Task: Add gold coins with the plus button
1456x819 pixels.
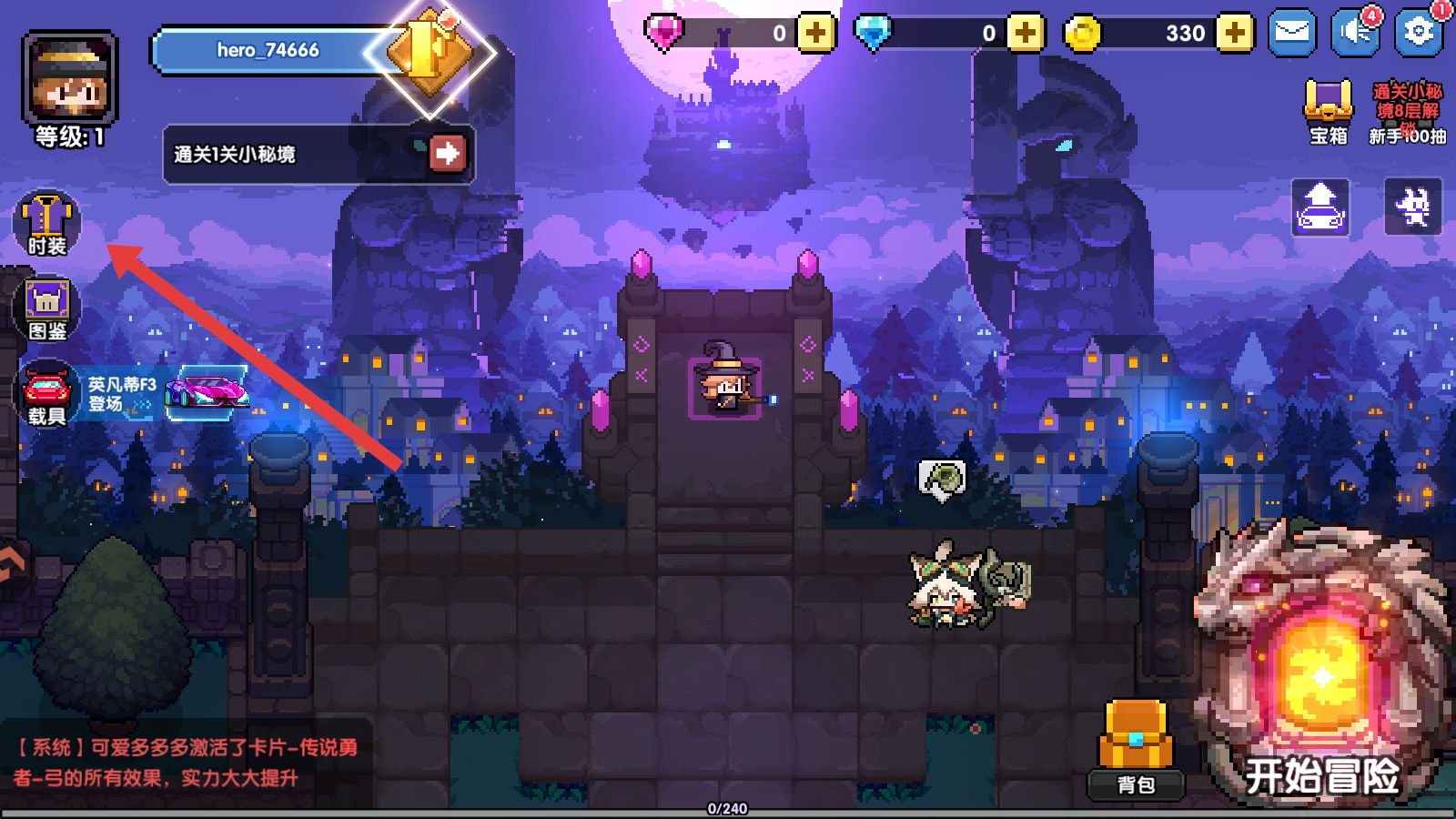Action: tap(1234, 34)
